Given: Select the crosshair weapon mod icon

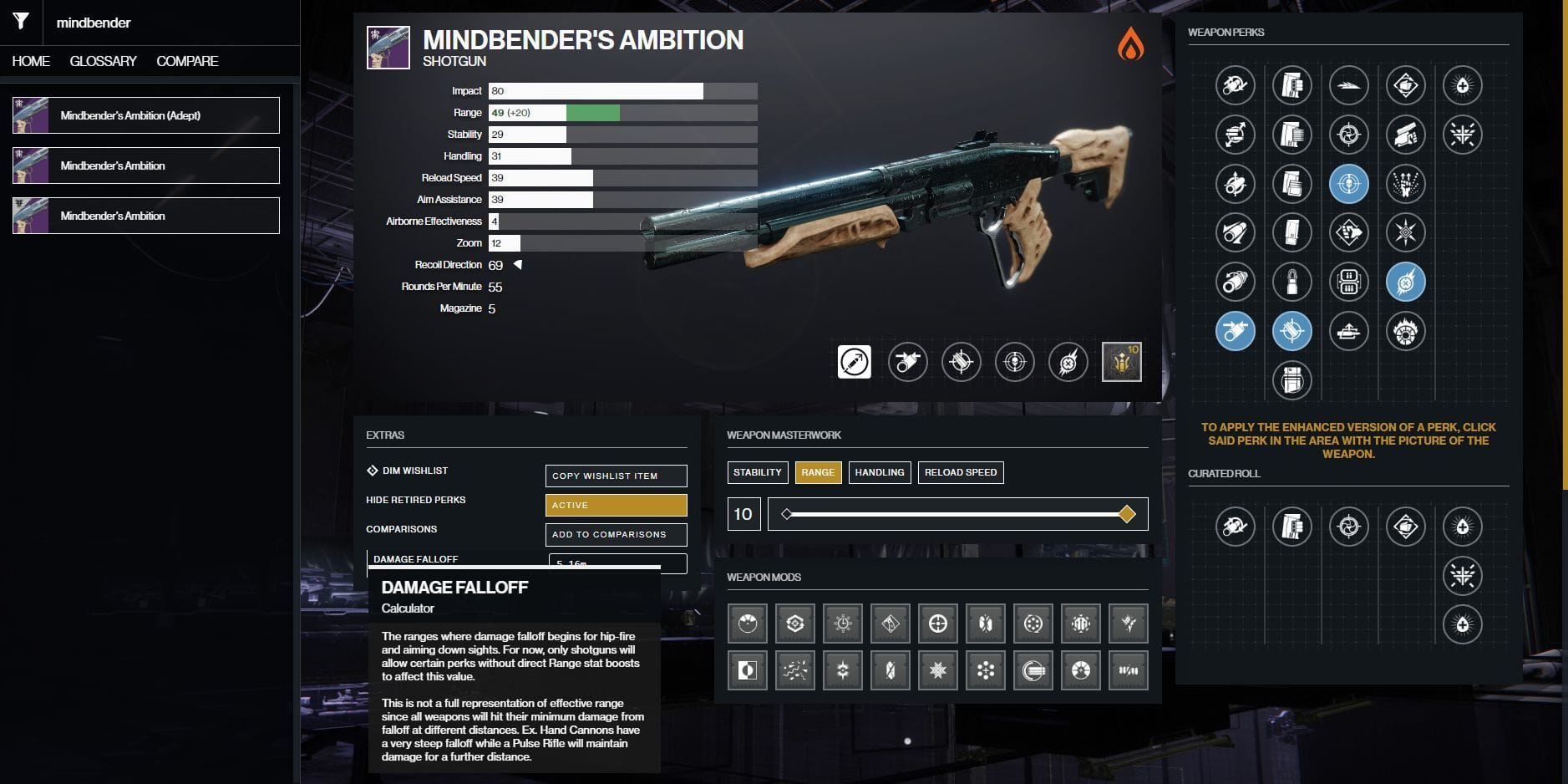Looking at the screenshot, I should (x=938, y=624).
